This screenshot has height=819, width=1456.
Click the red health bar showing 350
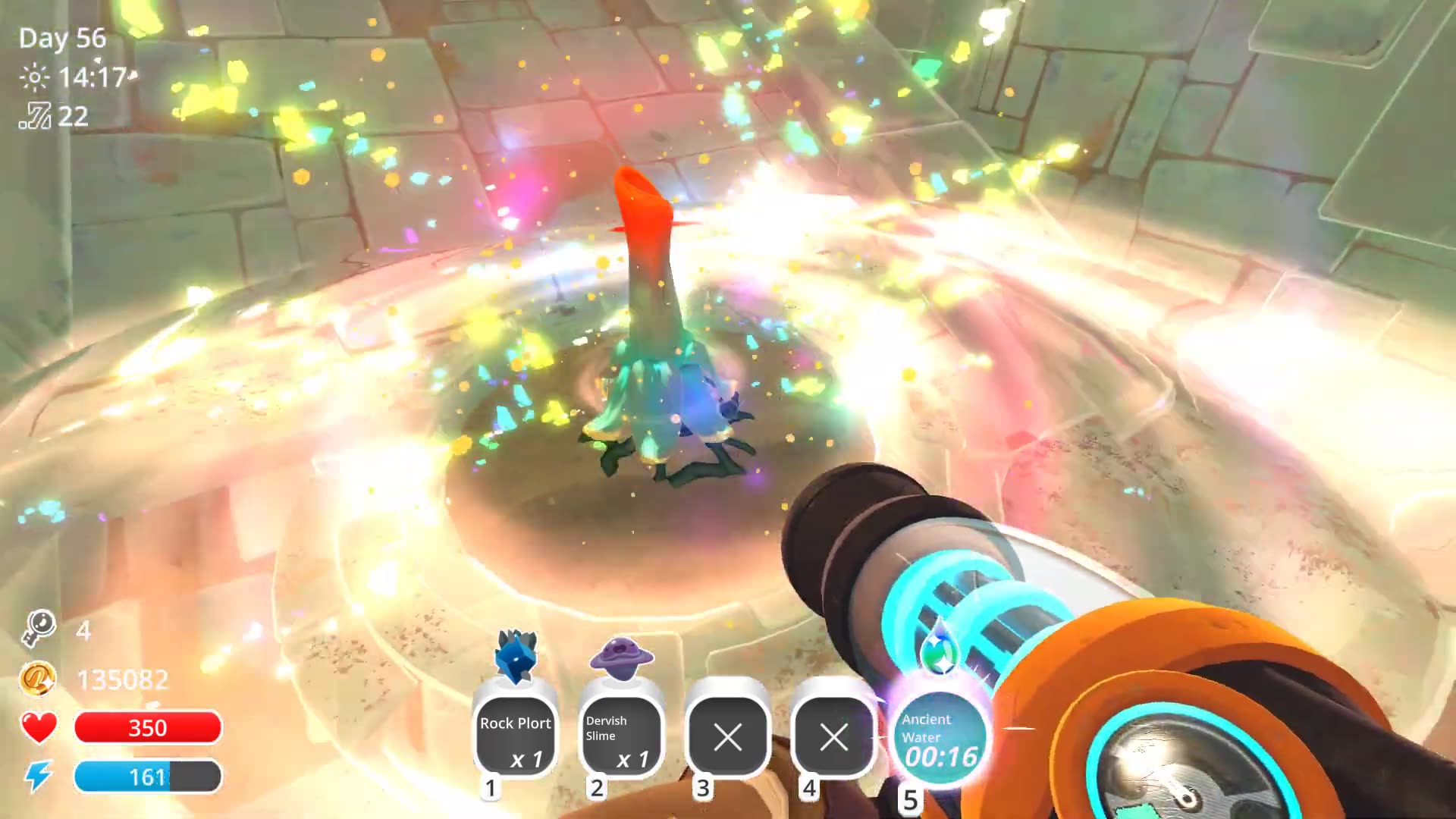(x=149, y=728)
